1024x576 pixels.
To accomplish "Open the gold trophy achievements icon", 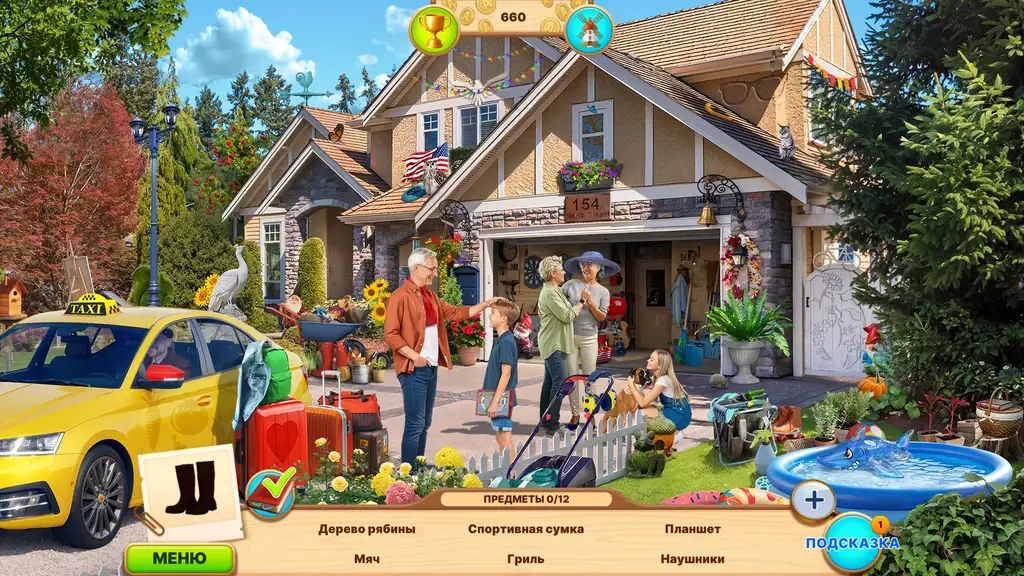I will point(434,29).
